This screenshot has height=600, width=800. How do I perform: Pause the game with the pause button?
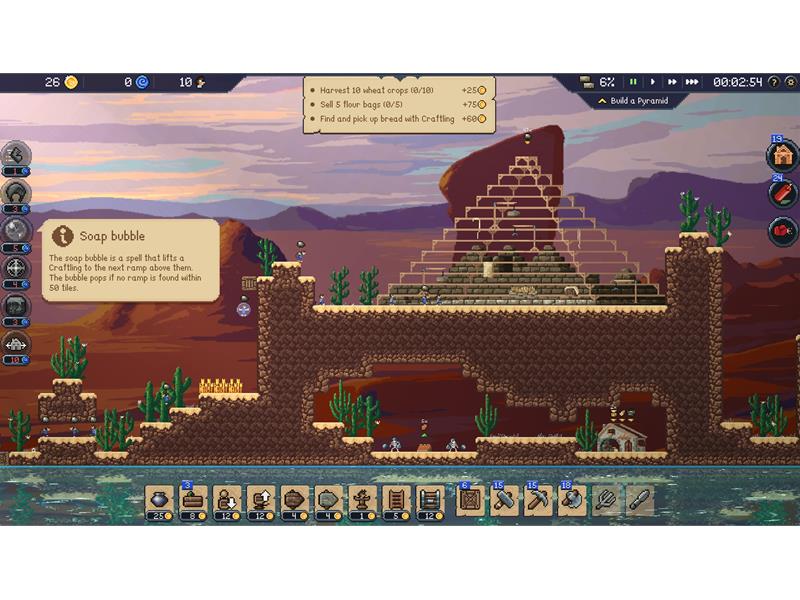tap(633, 82)
